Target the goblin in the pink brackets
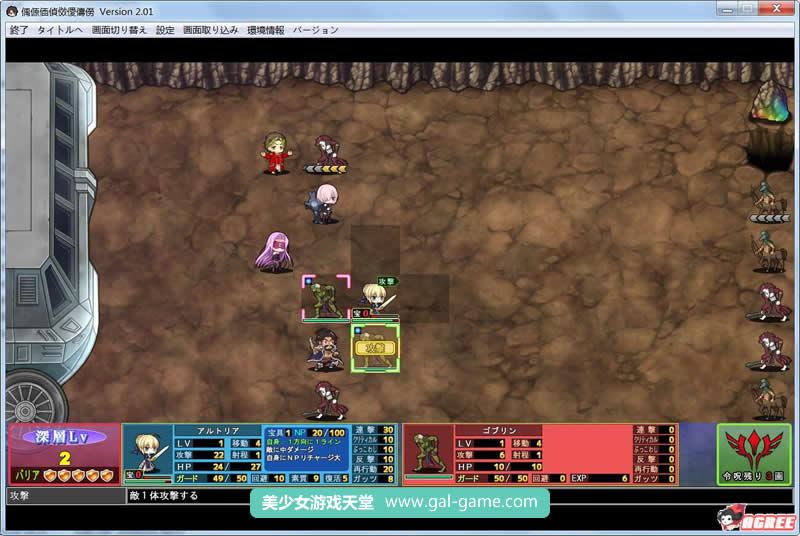 tap(326, 298)
